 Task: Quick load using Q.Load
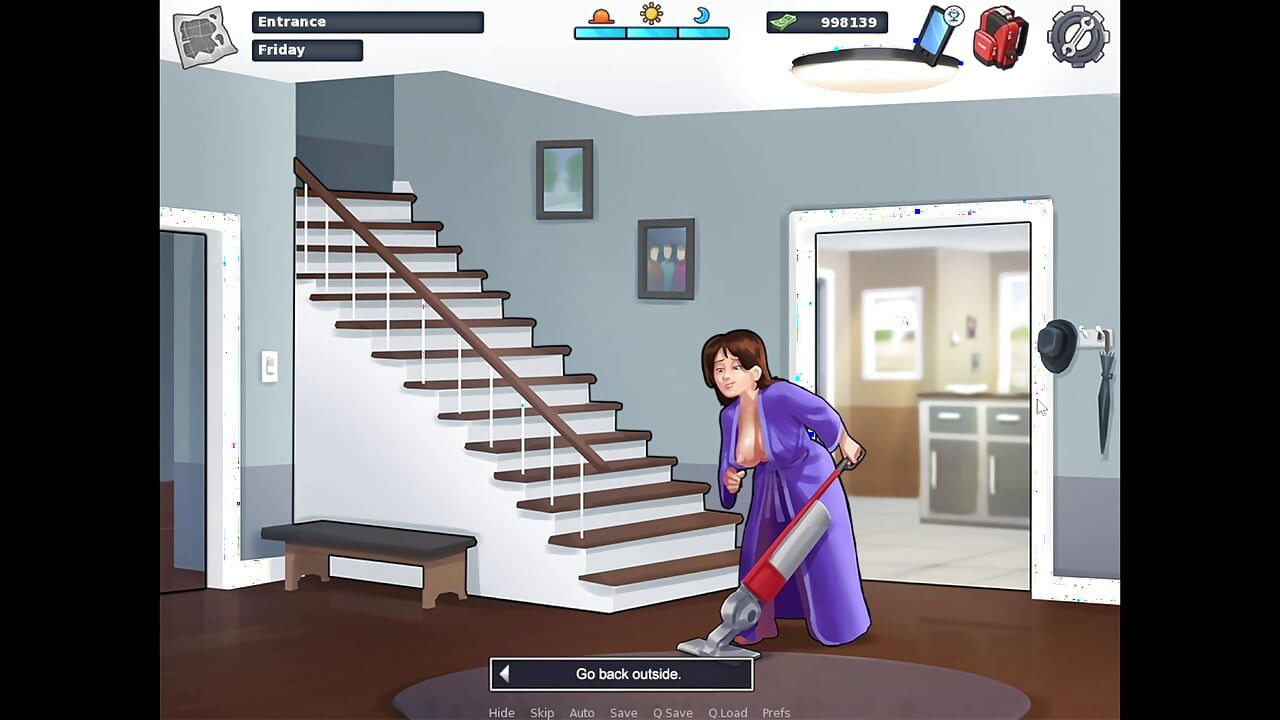coord(728,712)
